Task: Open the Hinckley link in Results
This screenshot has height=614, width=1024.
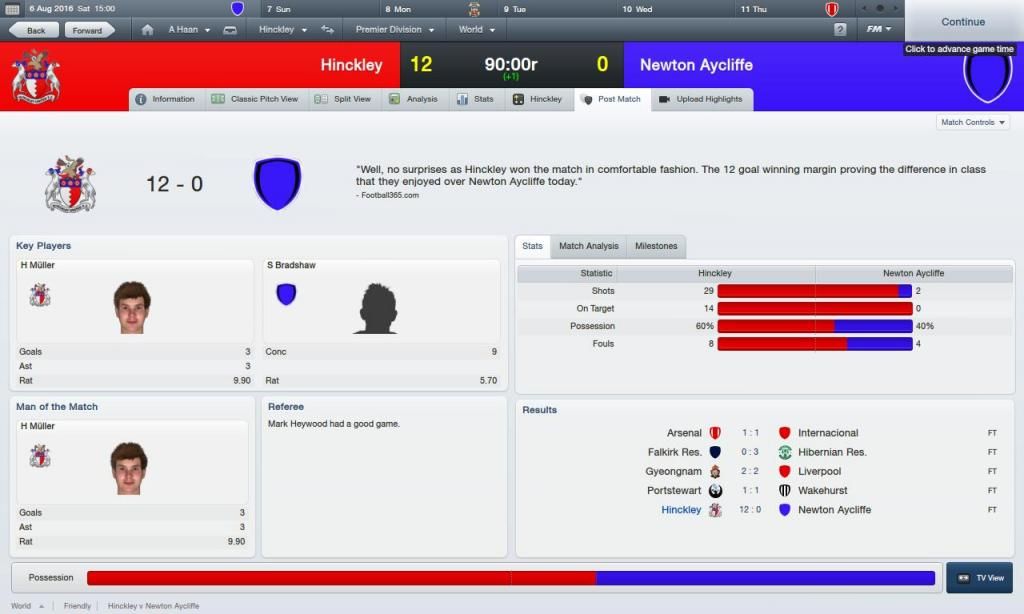Action: click(x=681, y=510)
